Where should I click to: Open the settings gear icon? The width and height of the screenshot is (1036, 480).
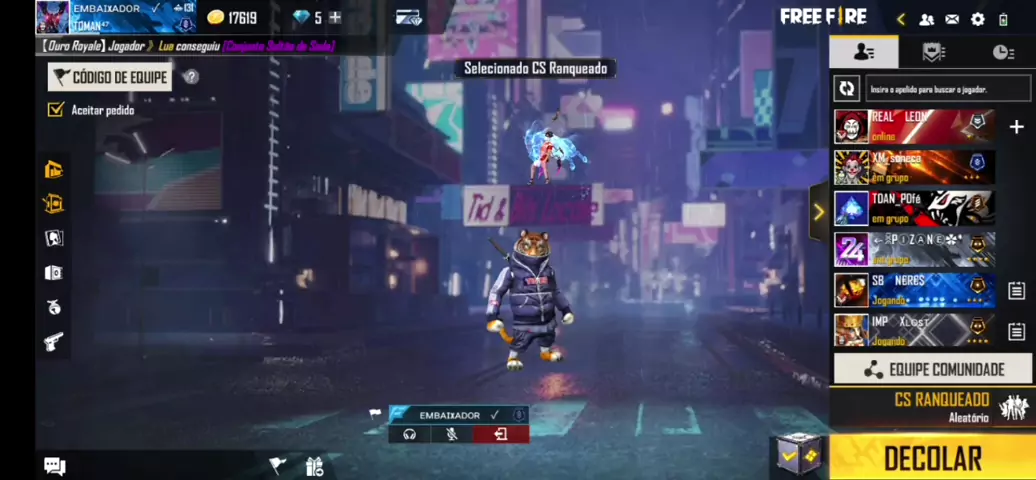(978, 19)
